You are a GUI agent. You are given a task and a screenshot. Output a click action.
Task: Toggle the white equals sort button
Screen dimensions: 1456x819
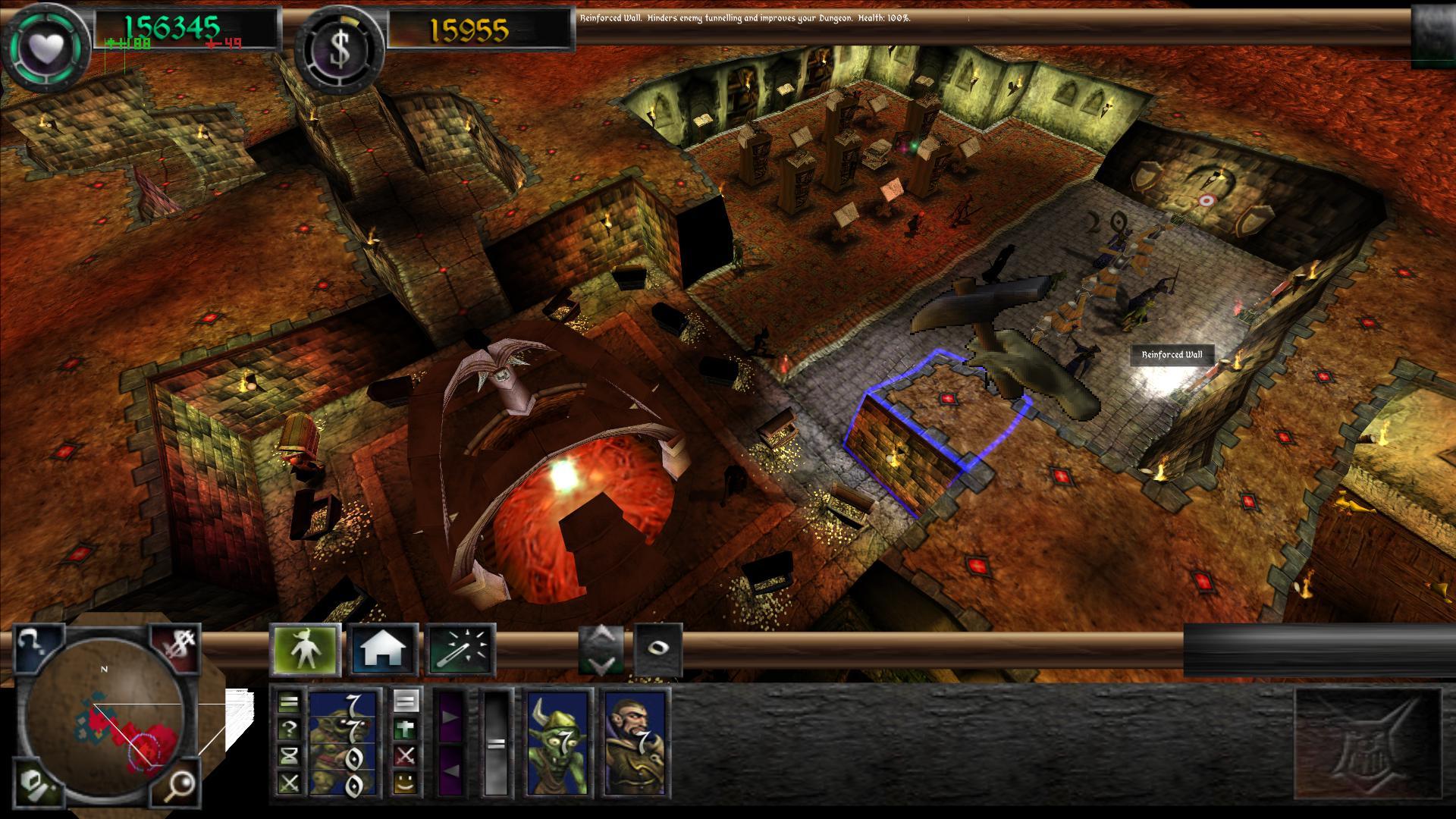[x=405, y=701]
